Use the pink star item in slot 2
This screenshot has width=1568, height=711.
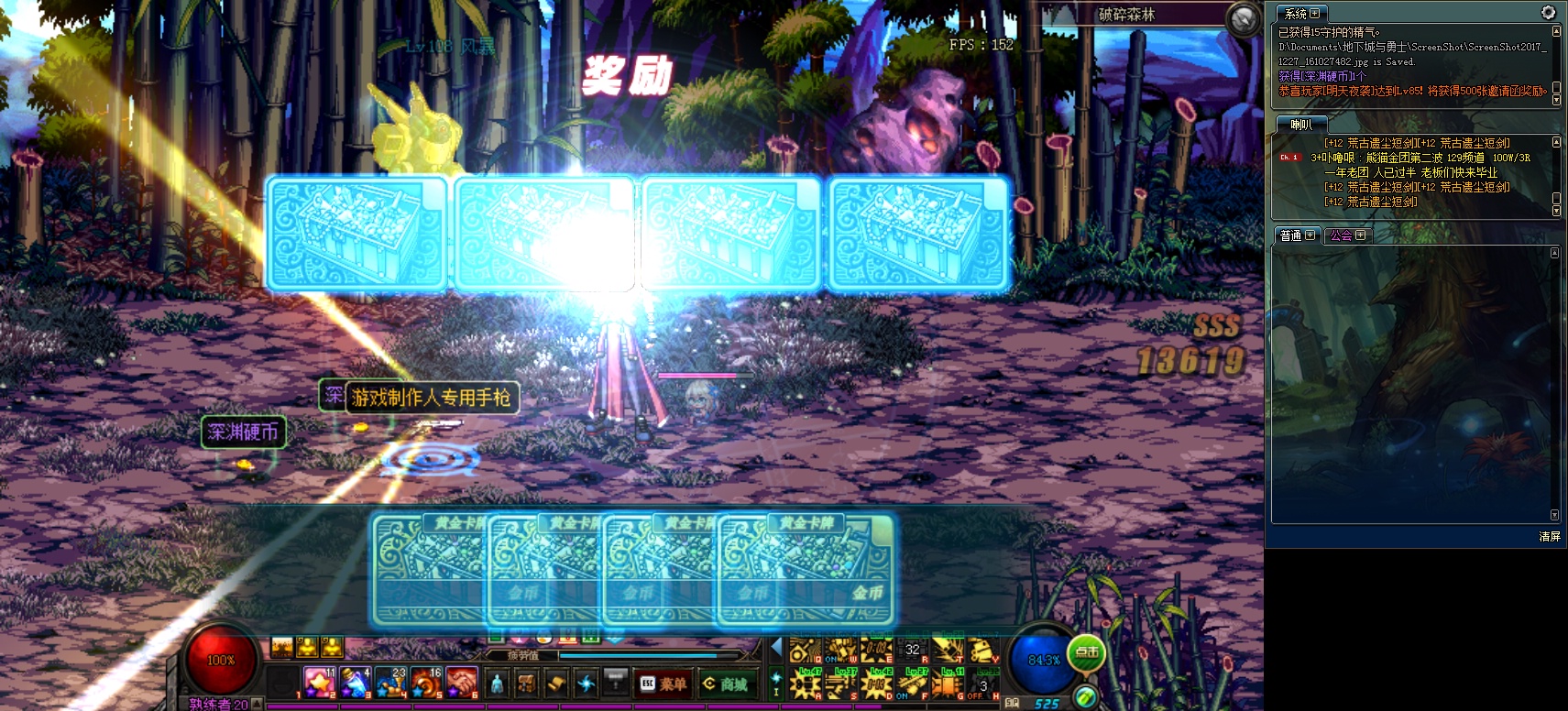(x=319, y=683)
